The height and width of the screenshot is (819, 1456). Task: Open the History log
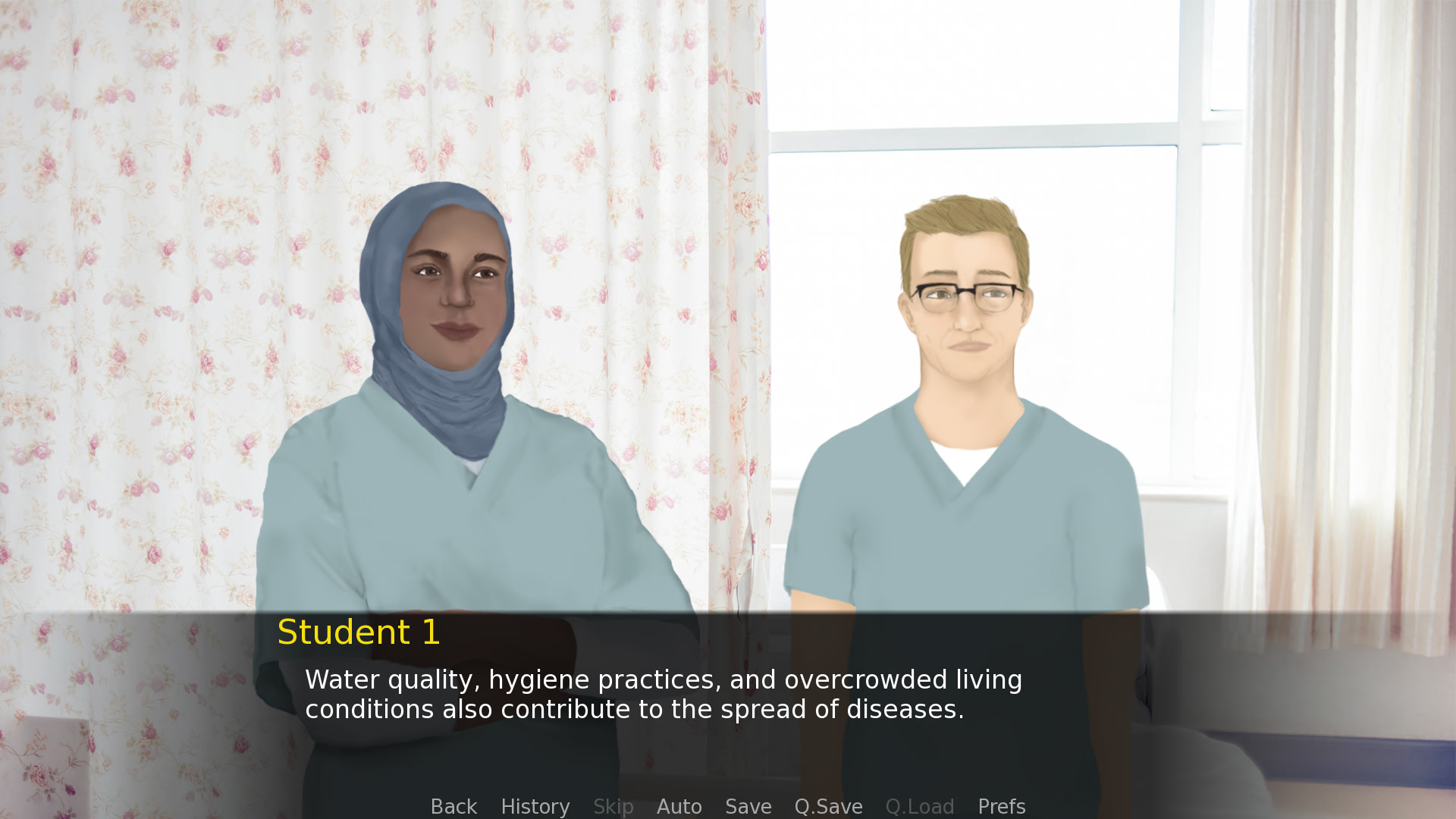pos(535,807)
